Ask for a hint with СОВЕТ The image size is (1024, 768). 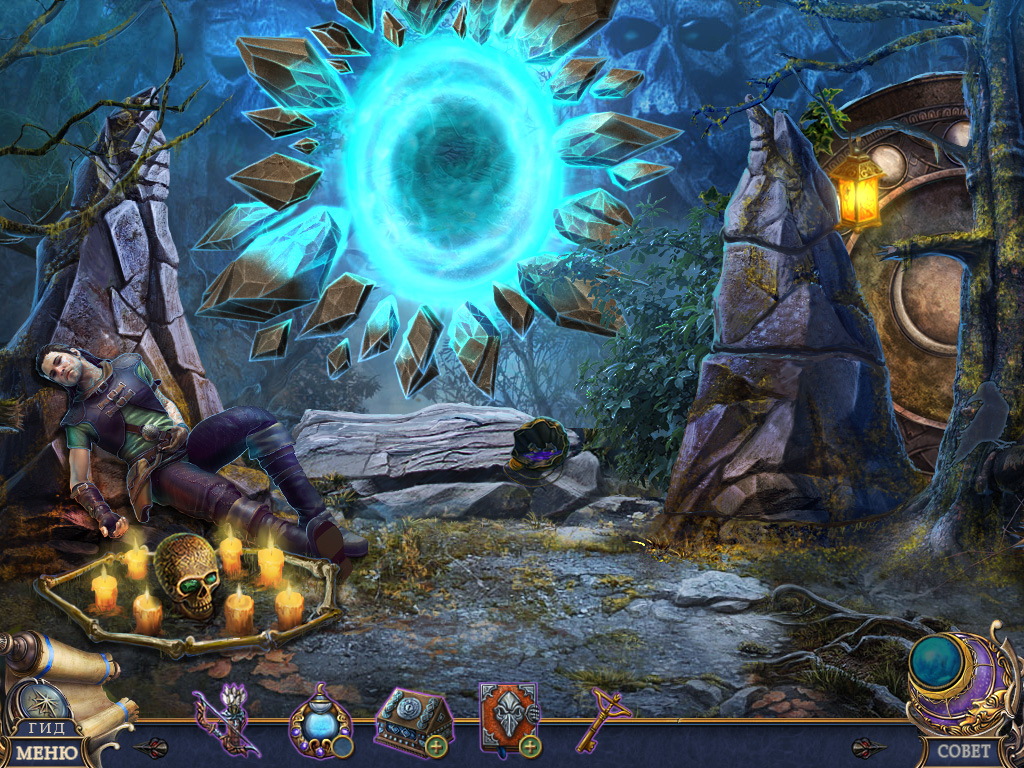click(x=964, y=750)
